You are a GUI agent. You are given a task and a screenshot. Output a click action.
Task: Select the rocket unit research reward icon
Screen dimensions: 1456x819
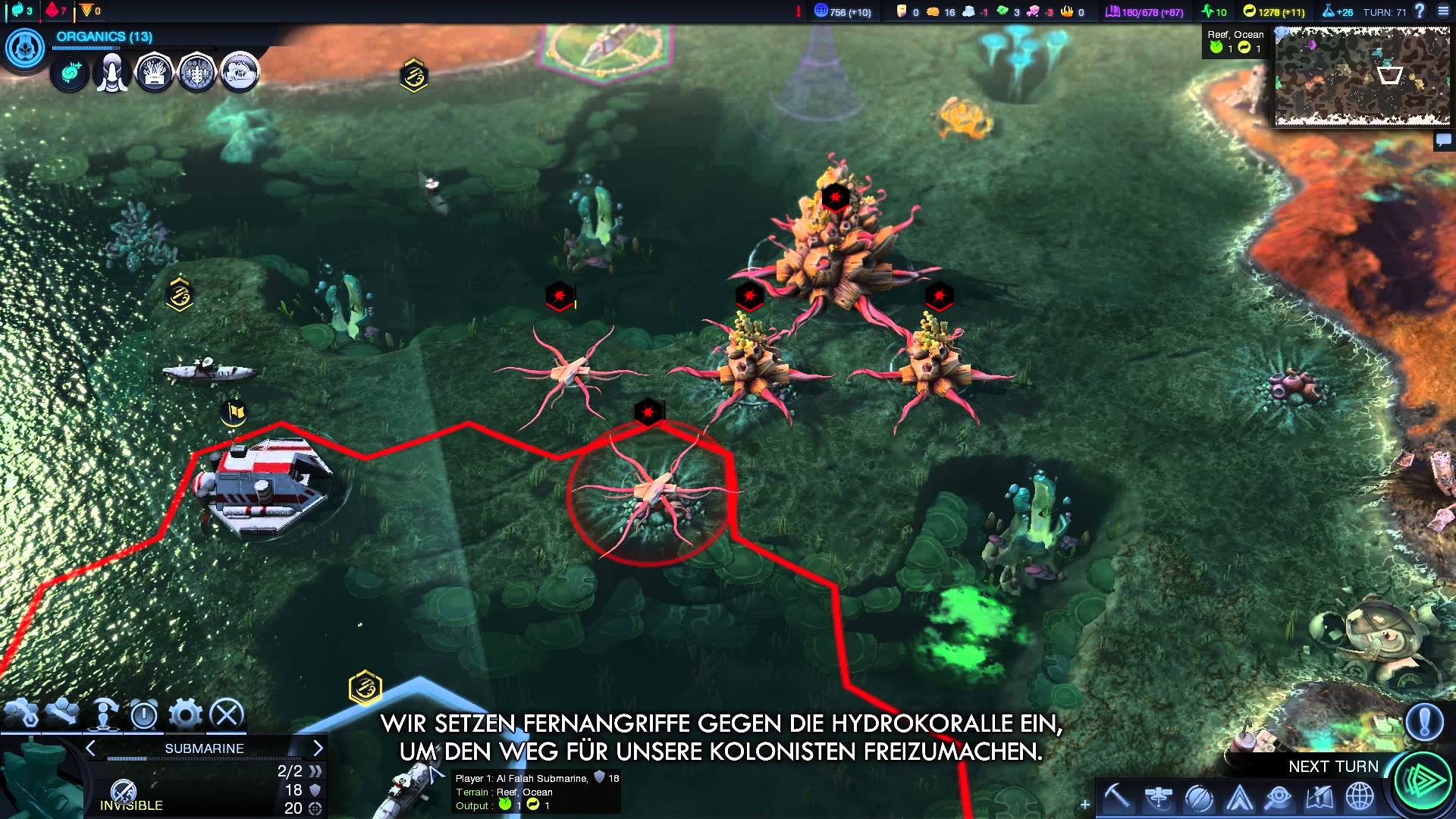[111, 74]
